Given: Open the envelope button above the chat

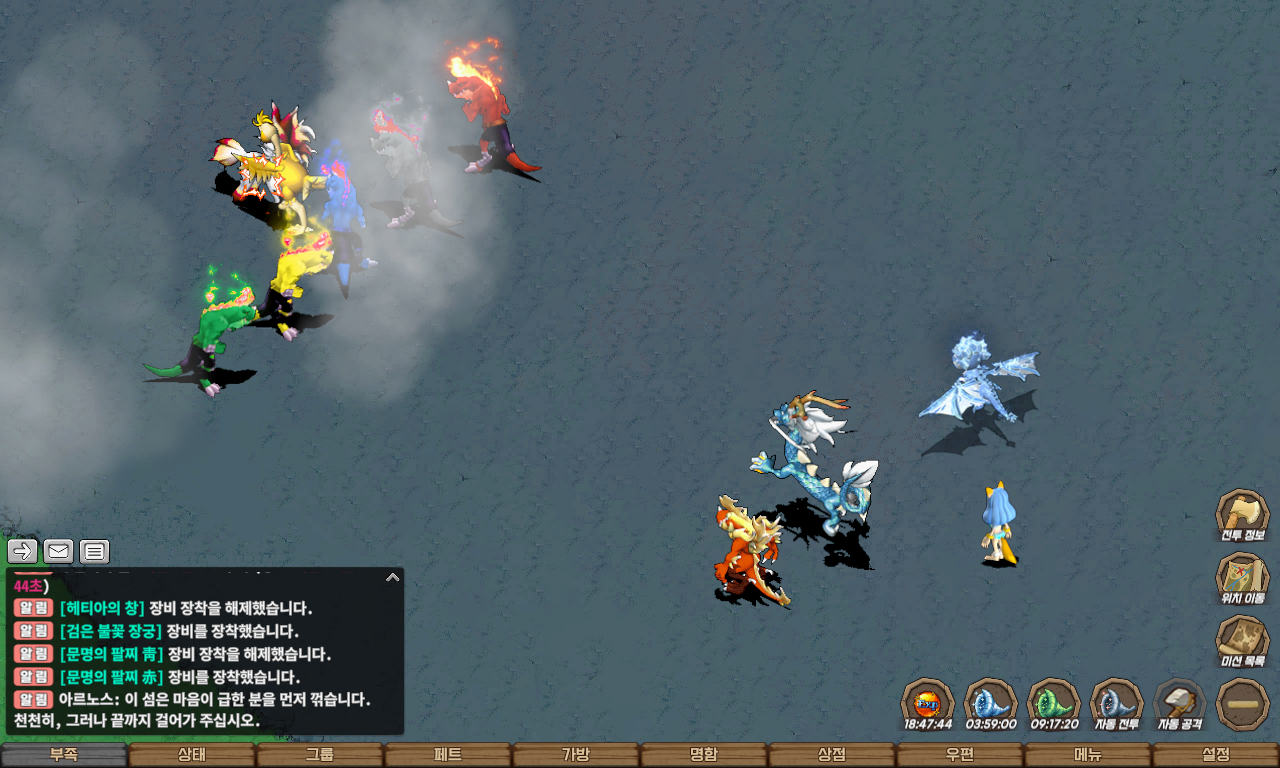Looking at the screenshot, I should [x=59, y=551].
